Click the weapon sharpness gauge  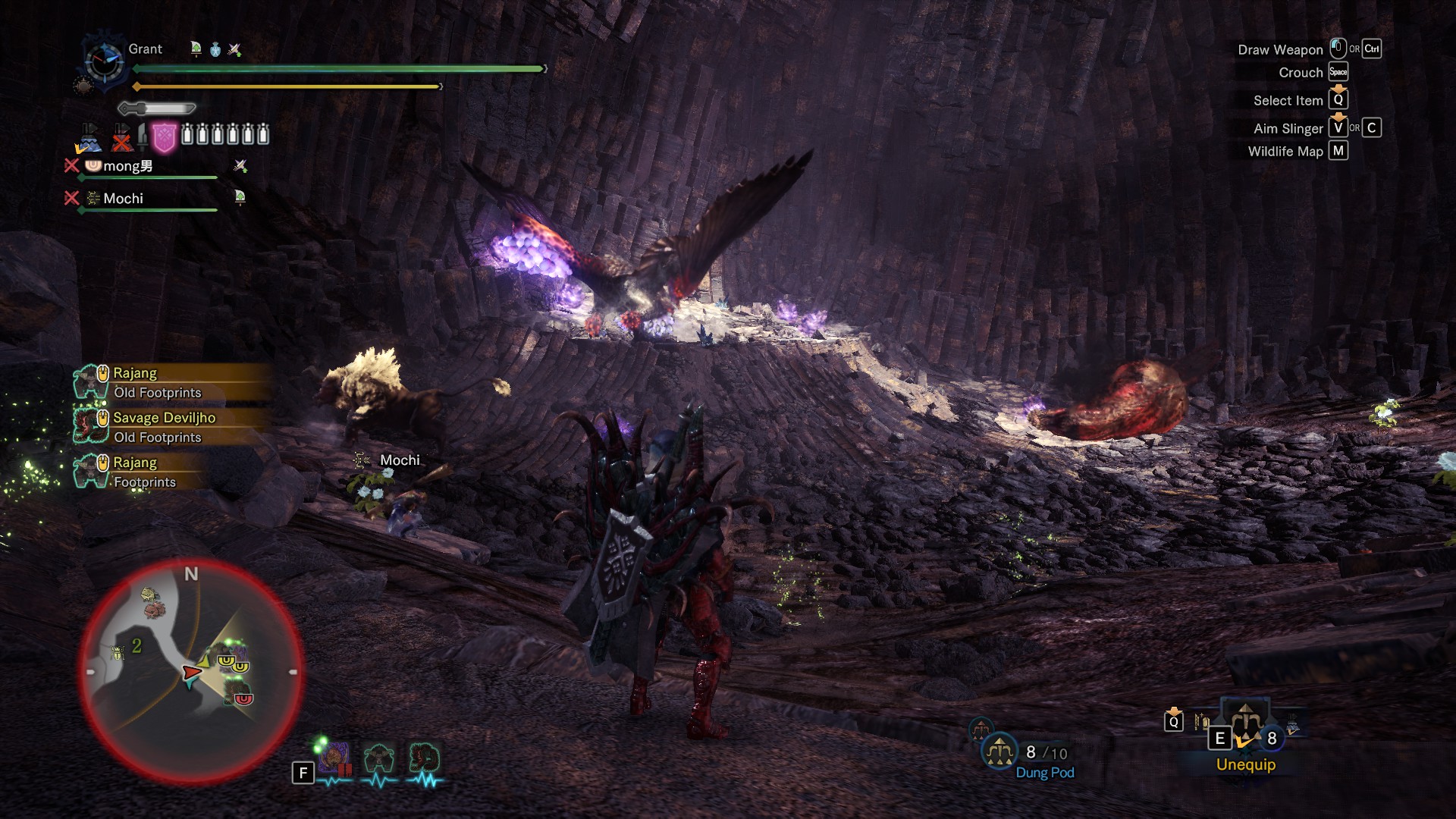[157, 108]
